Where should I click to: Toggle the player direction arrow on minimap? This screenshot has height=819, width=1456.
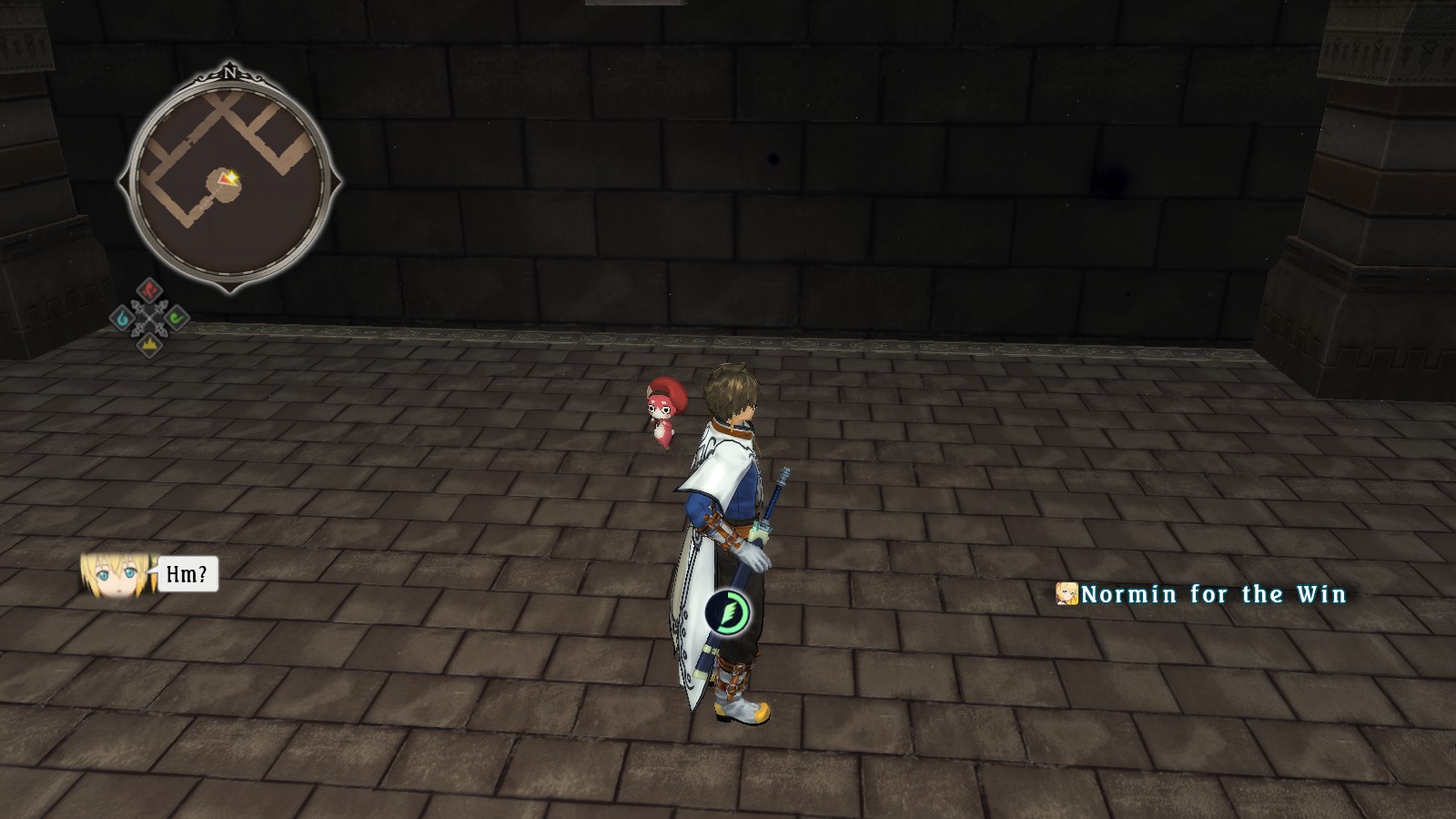pos(225,179)
